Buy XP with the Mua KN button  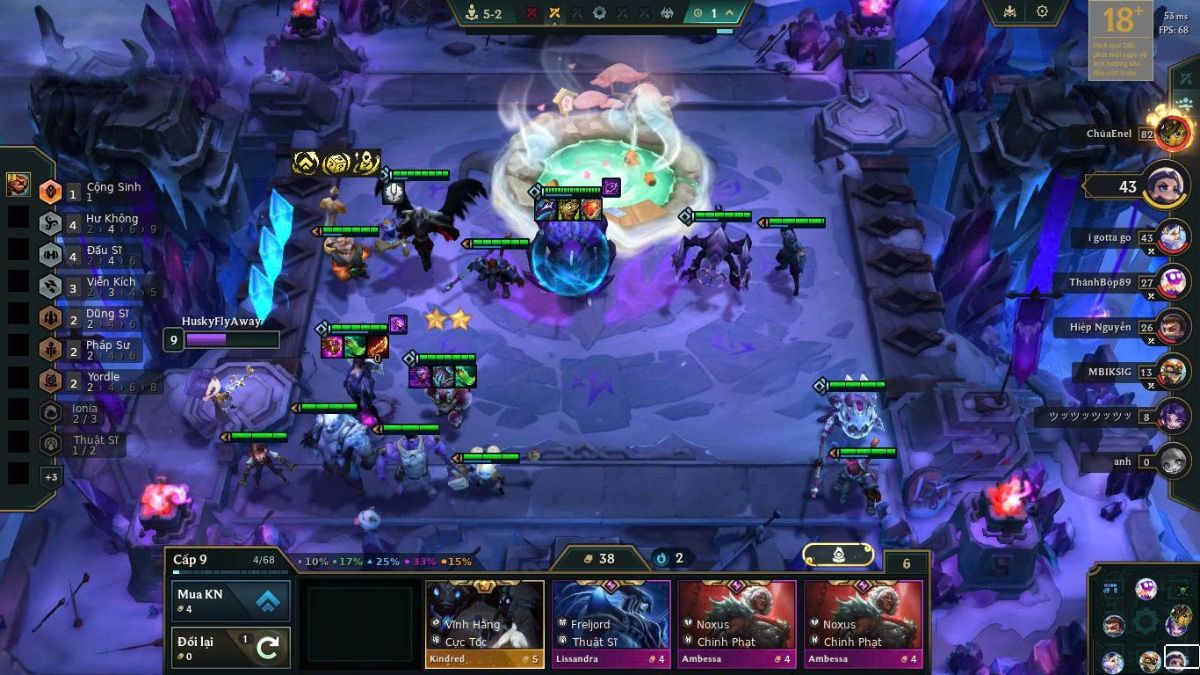point(232,601)
